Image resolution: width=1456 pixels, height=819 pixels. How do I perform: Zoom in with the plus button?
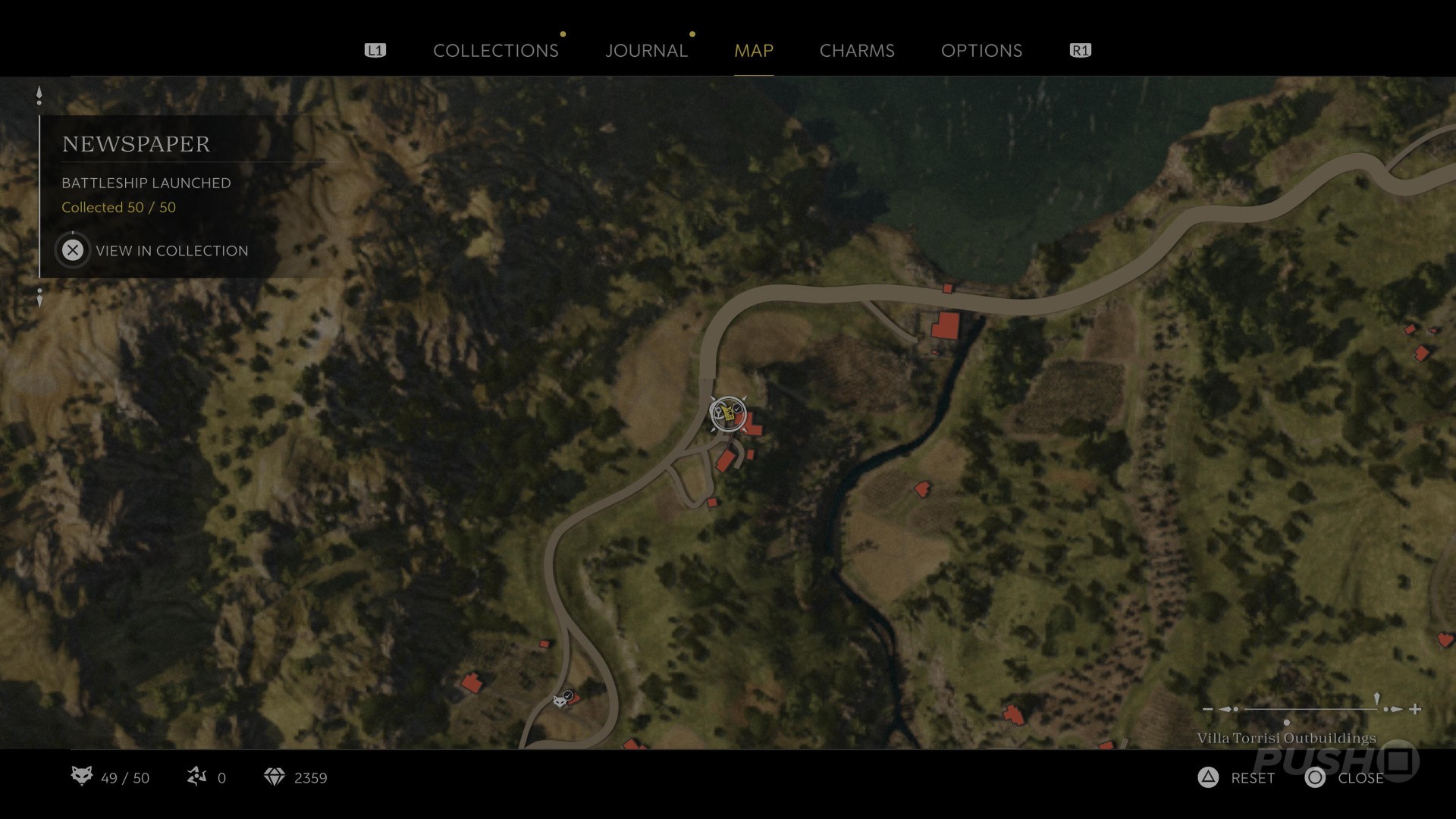[1415, 710]
